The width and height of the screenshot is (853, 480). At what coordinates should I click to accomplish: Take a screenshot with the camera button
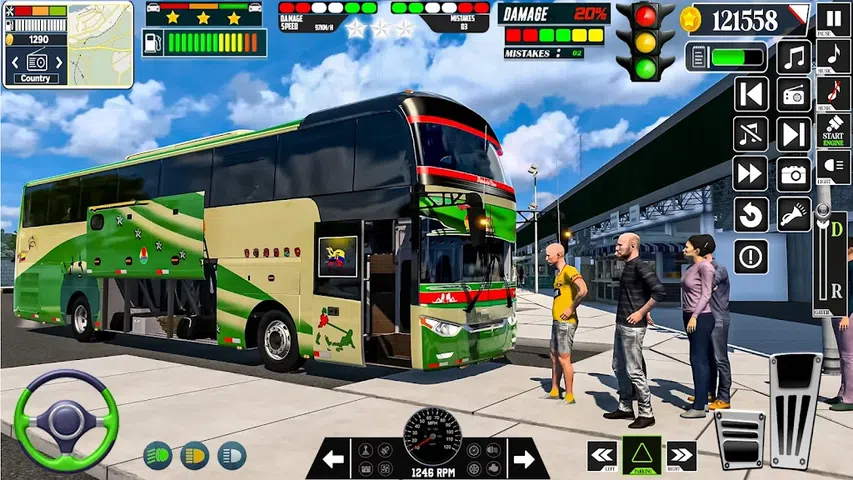pos(794,173)
